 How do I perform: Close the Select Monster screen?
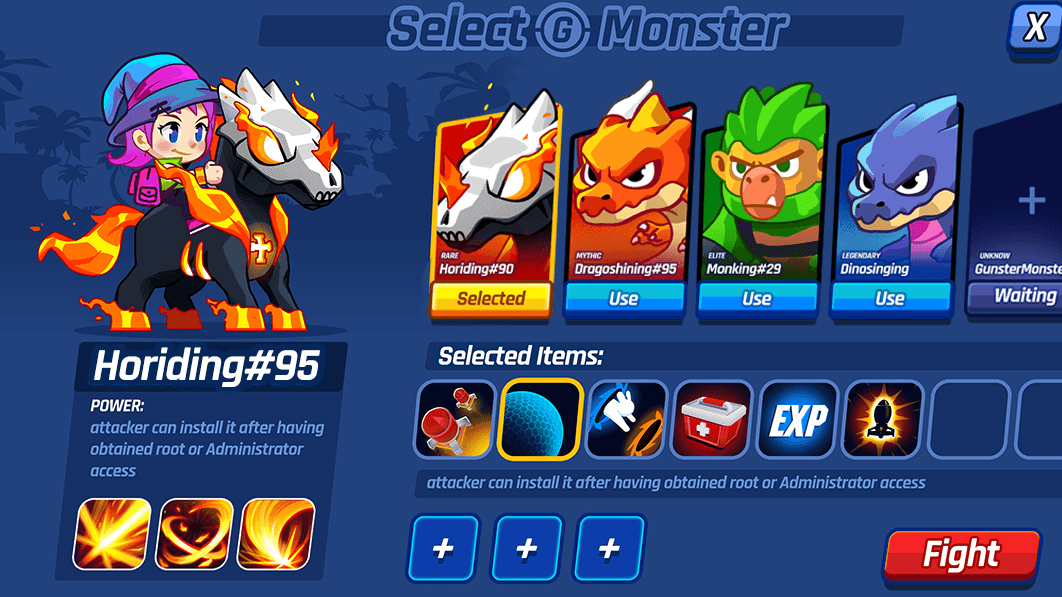(x=1035, y=27)
